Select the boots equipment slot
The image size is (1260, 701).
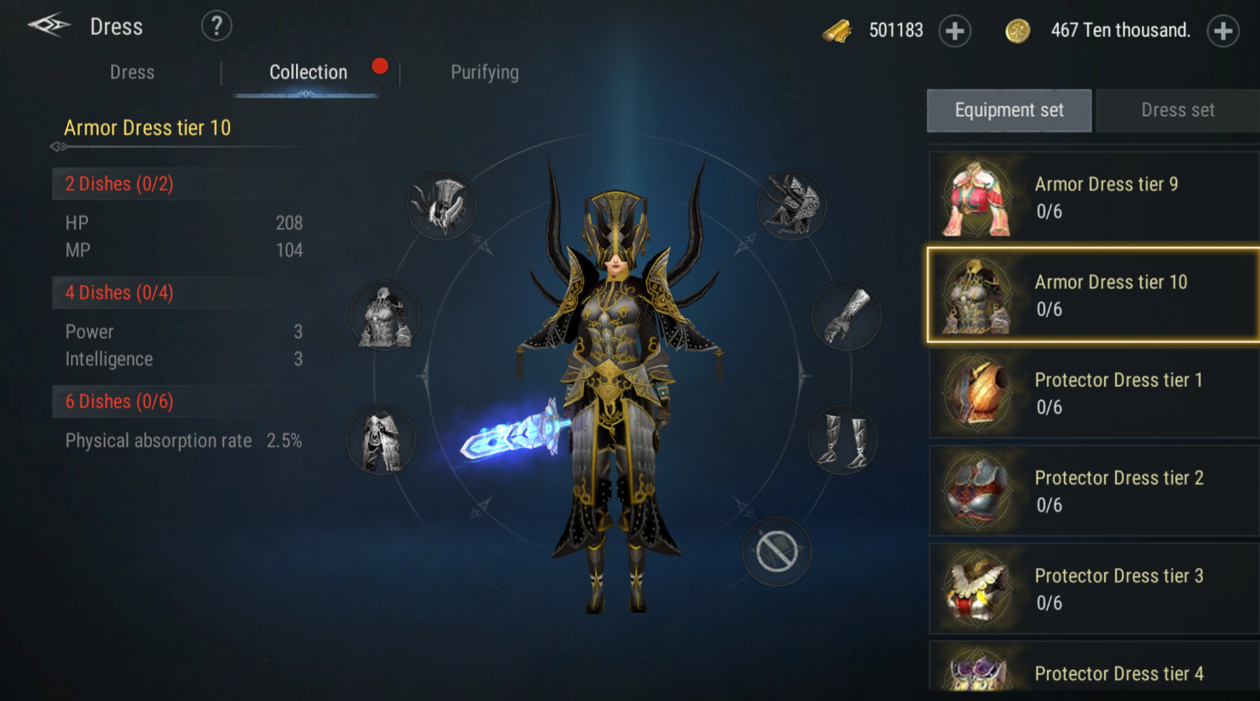click(842, 440)
